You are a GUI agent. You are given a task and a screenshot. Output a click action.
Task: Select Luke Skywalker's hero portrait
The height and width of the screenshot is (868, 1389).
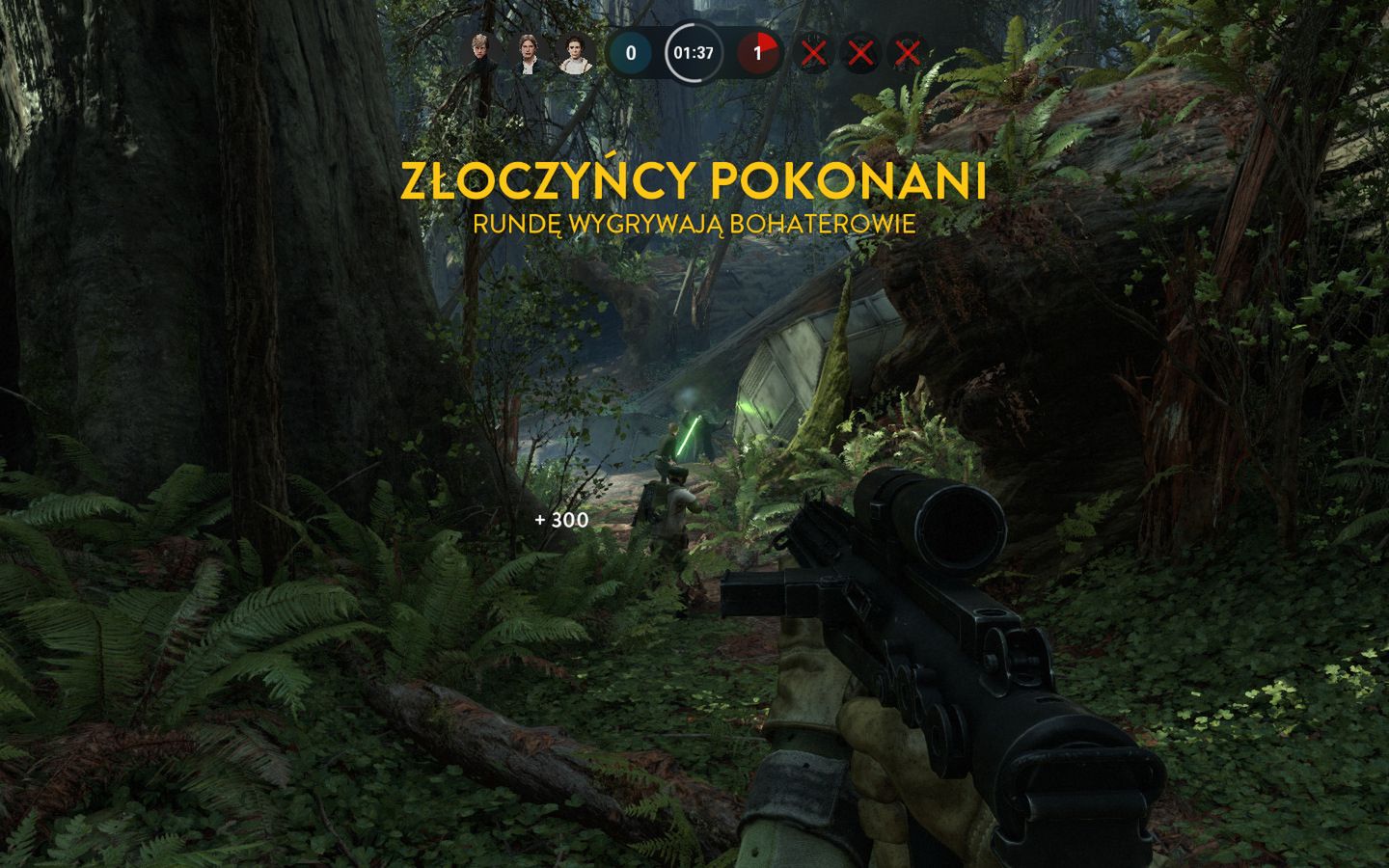(479, 55)
